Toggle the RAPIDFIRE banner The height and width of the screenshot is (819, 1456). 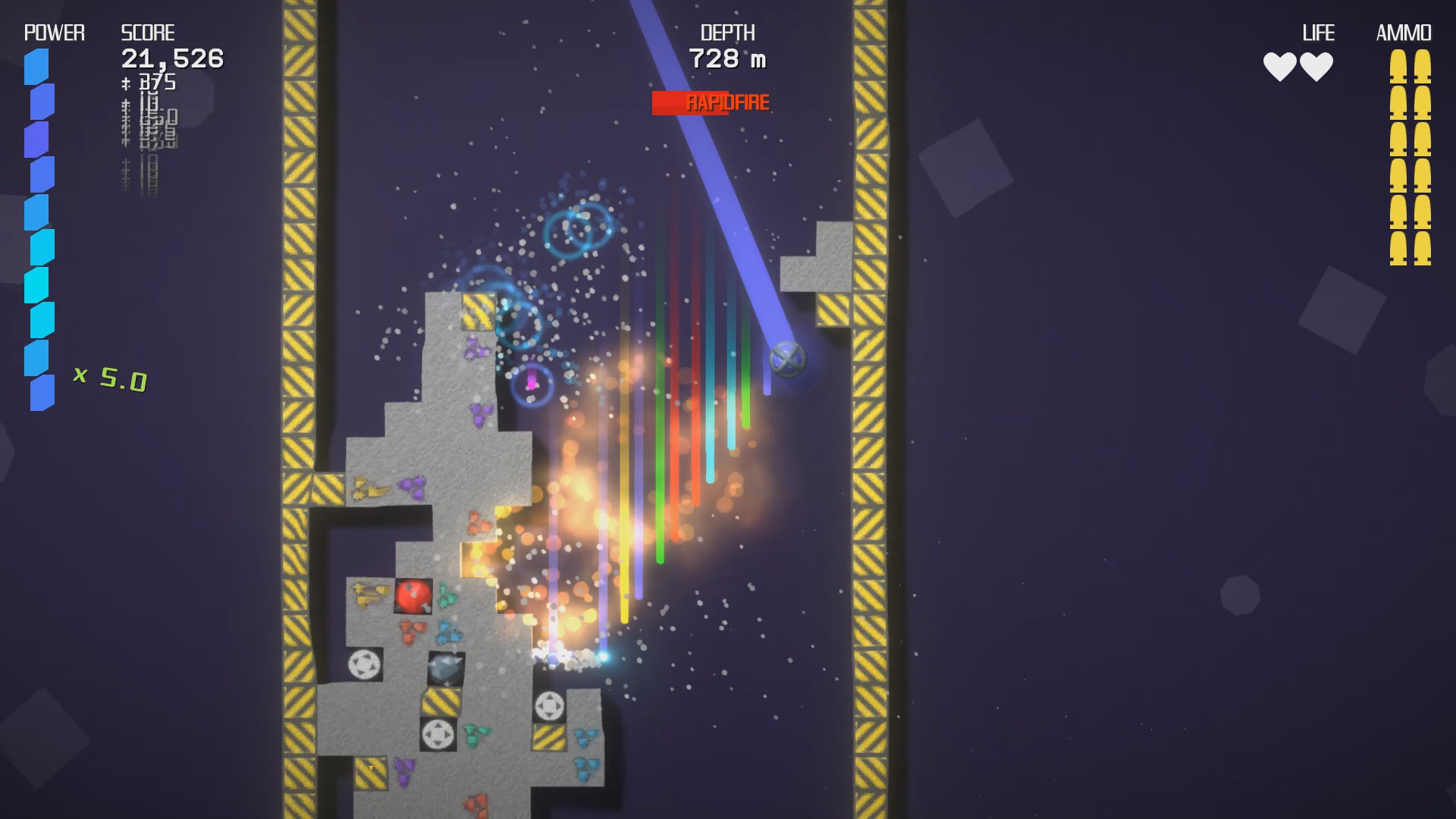714,102
